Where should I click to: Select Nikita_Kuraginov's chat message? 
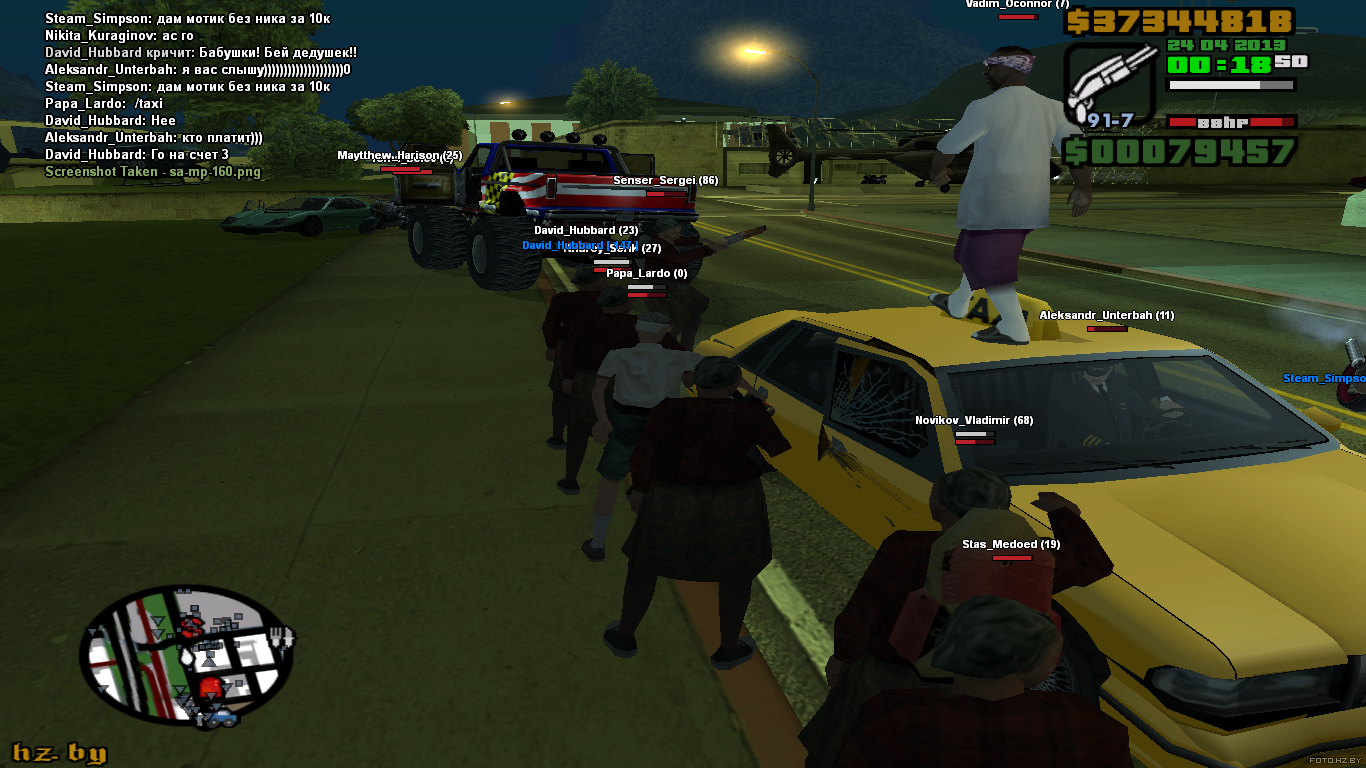(119, 36)
